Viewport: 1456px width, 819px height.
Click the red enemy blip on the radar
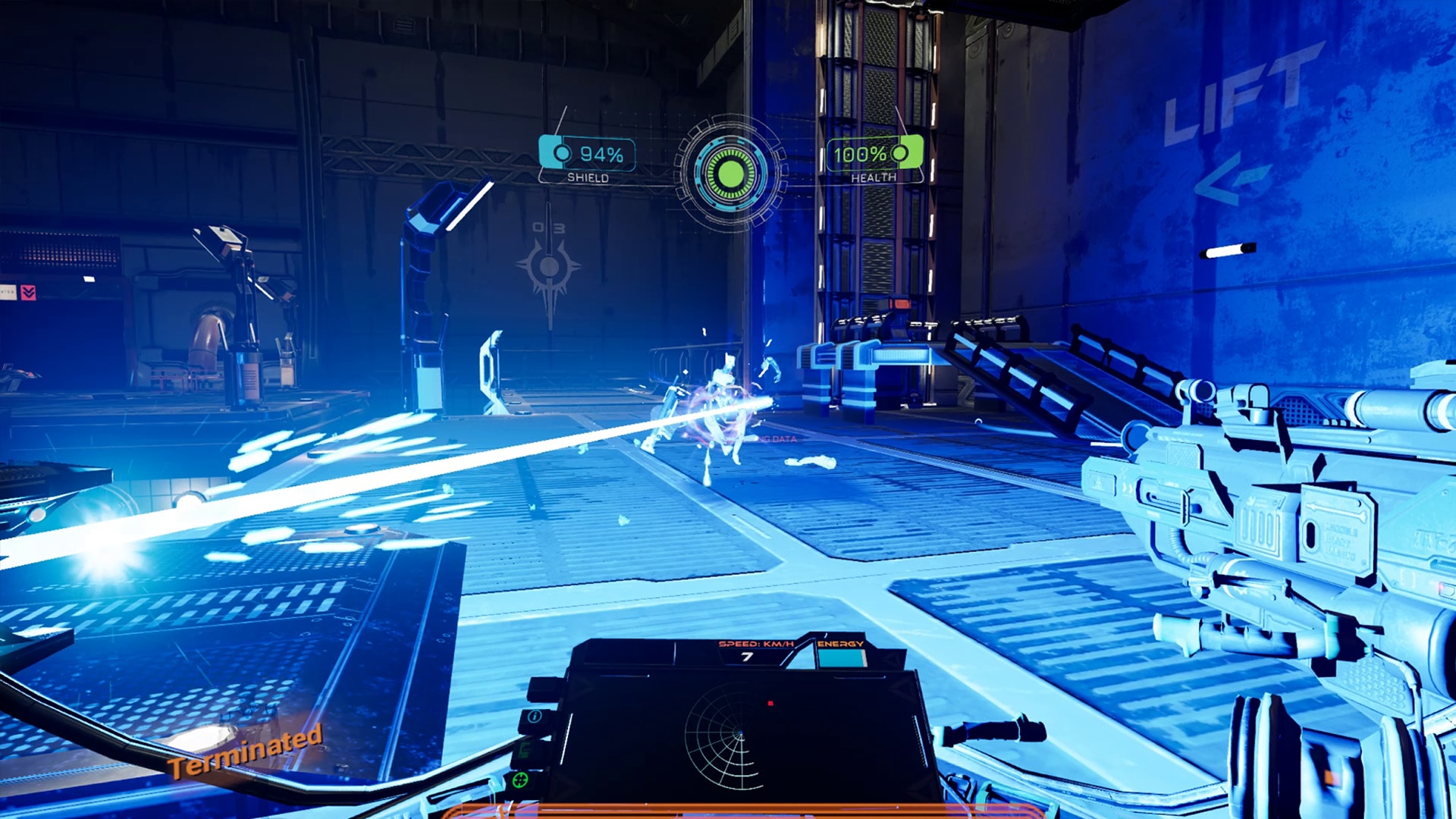point(770,703)
